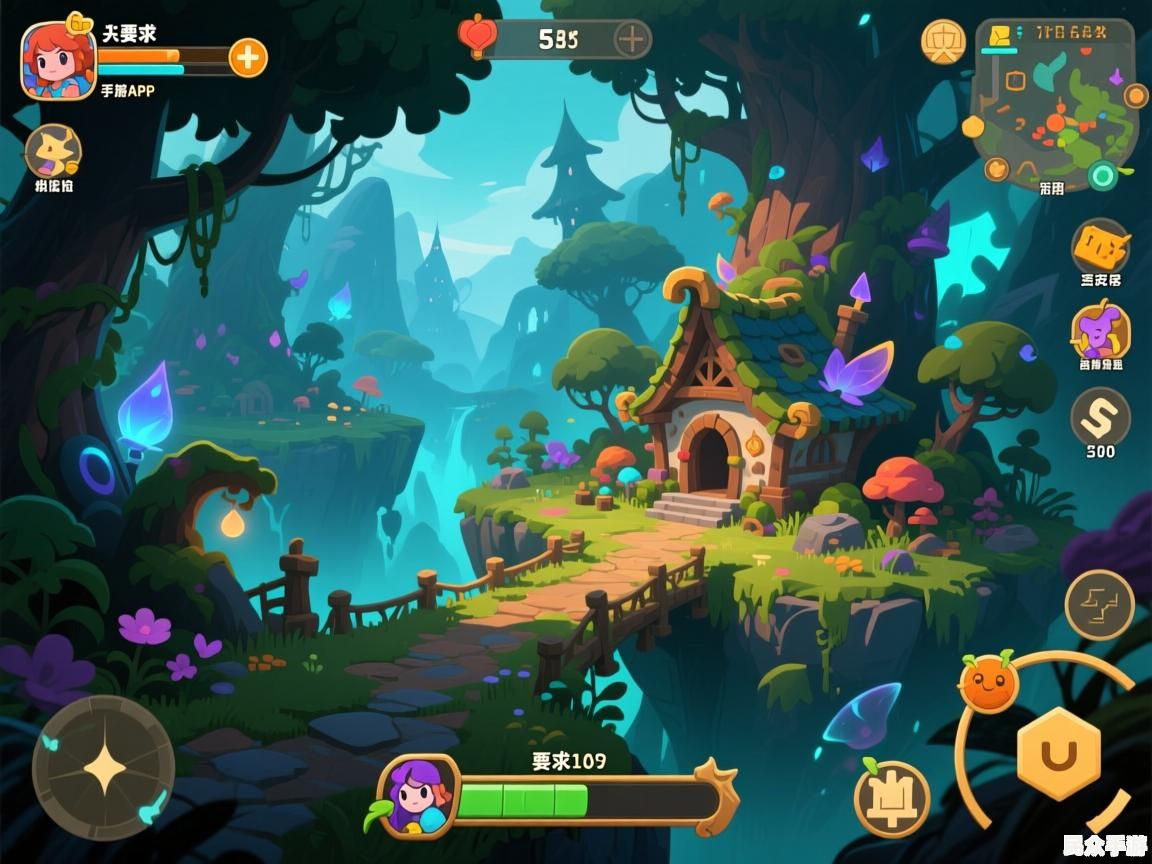Tap the yellow hexagon action button
Viewport: 1152px width, 864px height.
[1058, 754]
